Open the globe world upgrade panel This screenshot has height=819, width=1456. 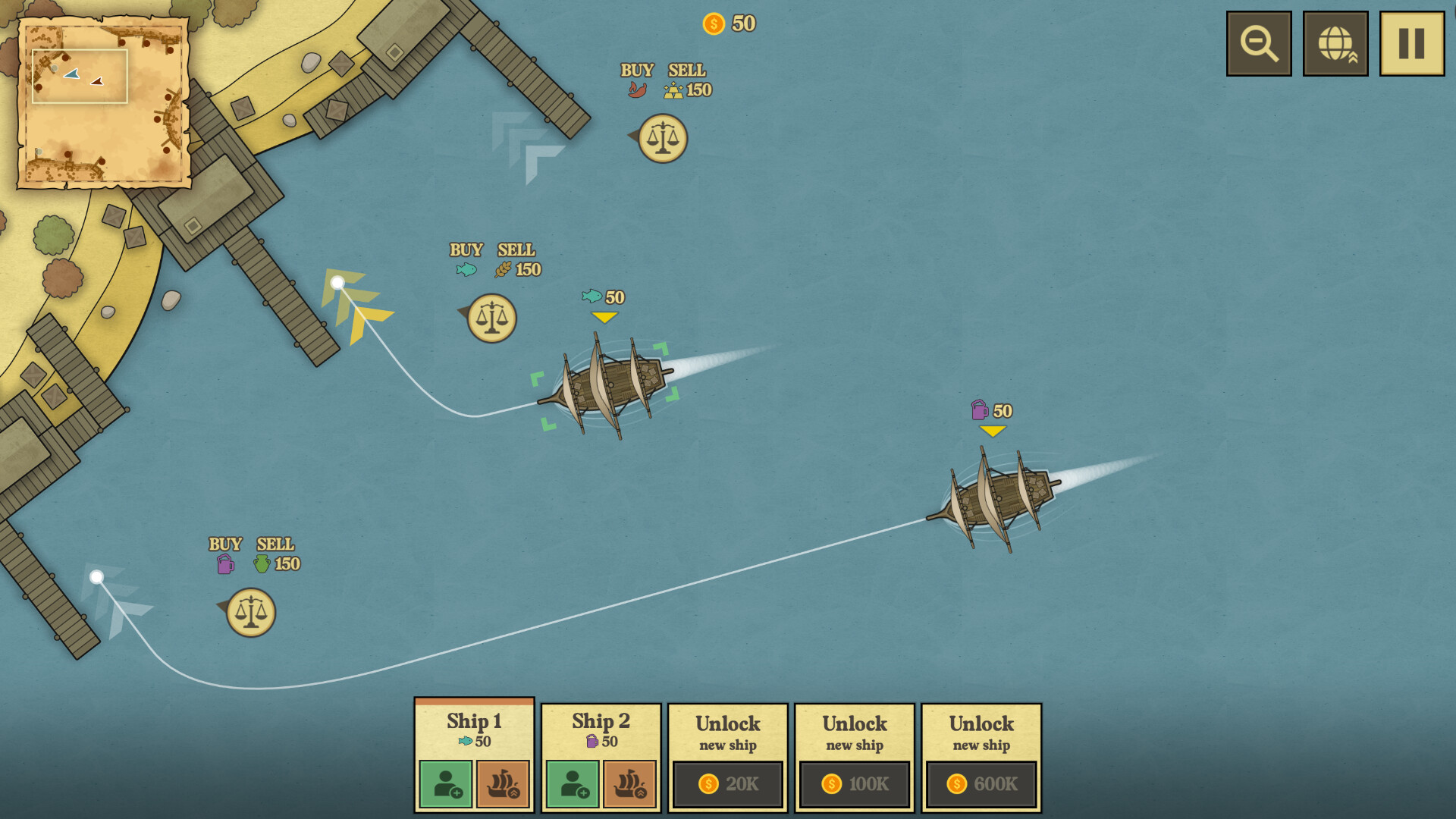pyautogui.click(x=1335, y=43)
